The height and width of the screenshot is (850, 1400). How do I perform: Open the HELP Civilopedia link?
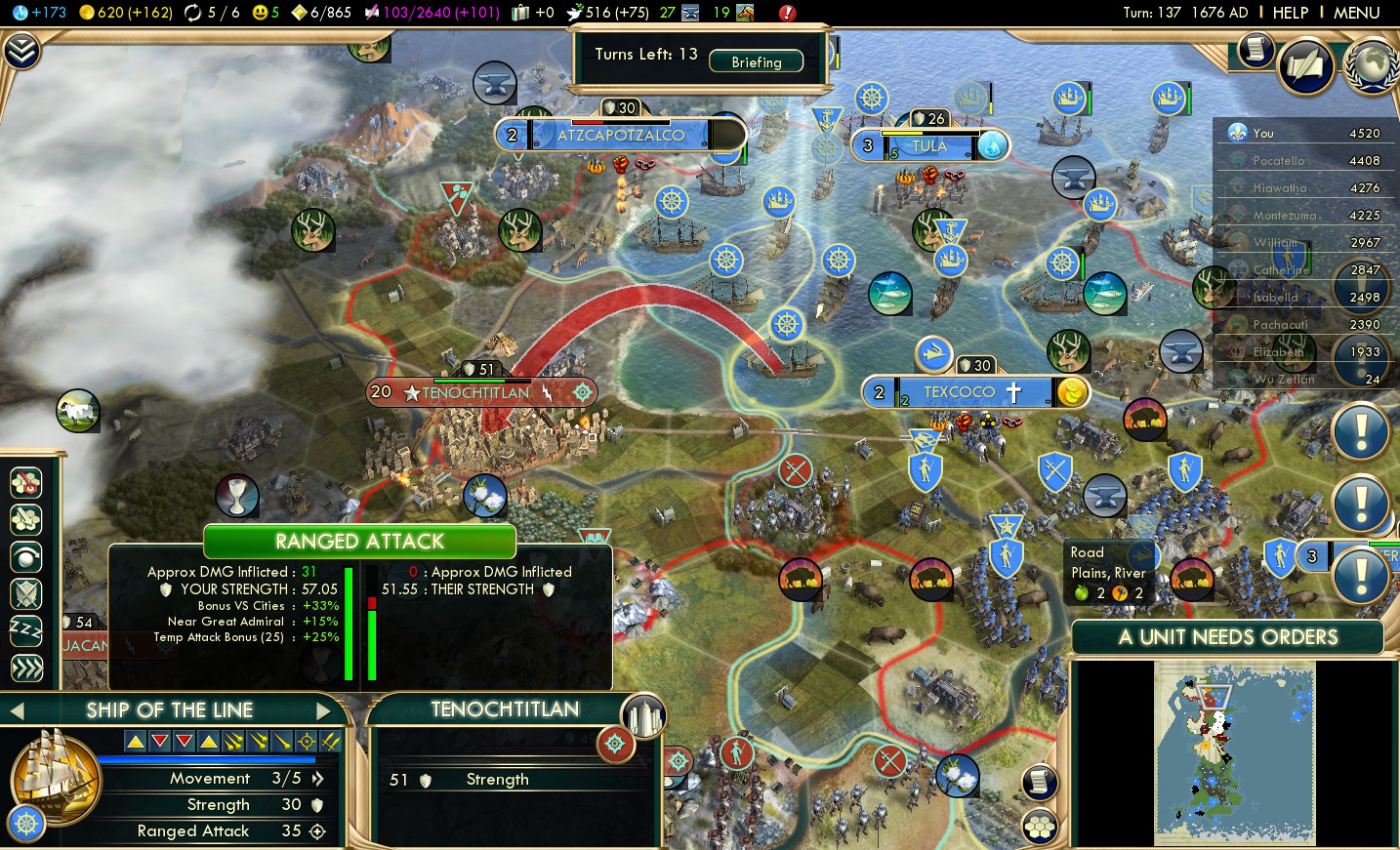coord(1290,13)
